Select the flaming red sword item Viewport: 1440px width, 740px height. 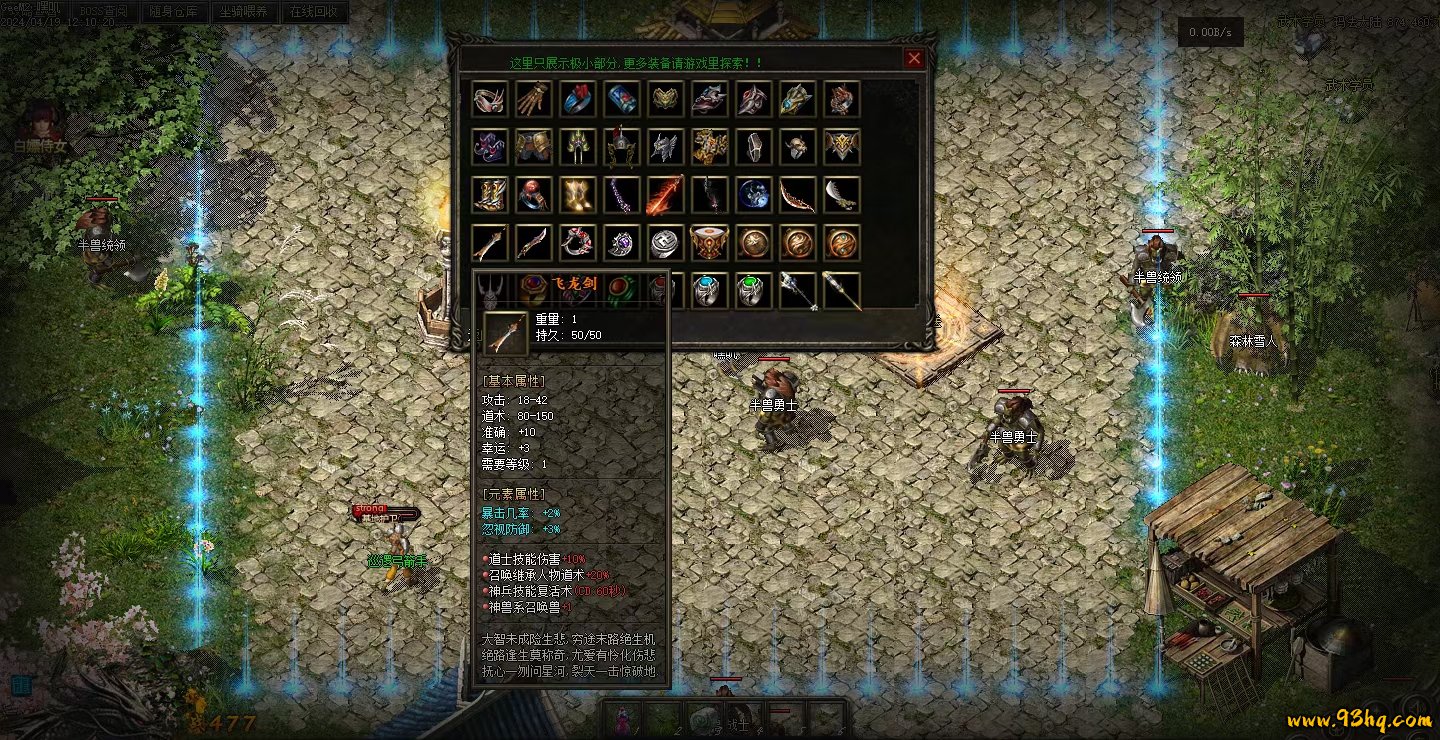click(x=666, y=195)
